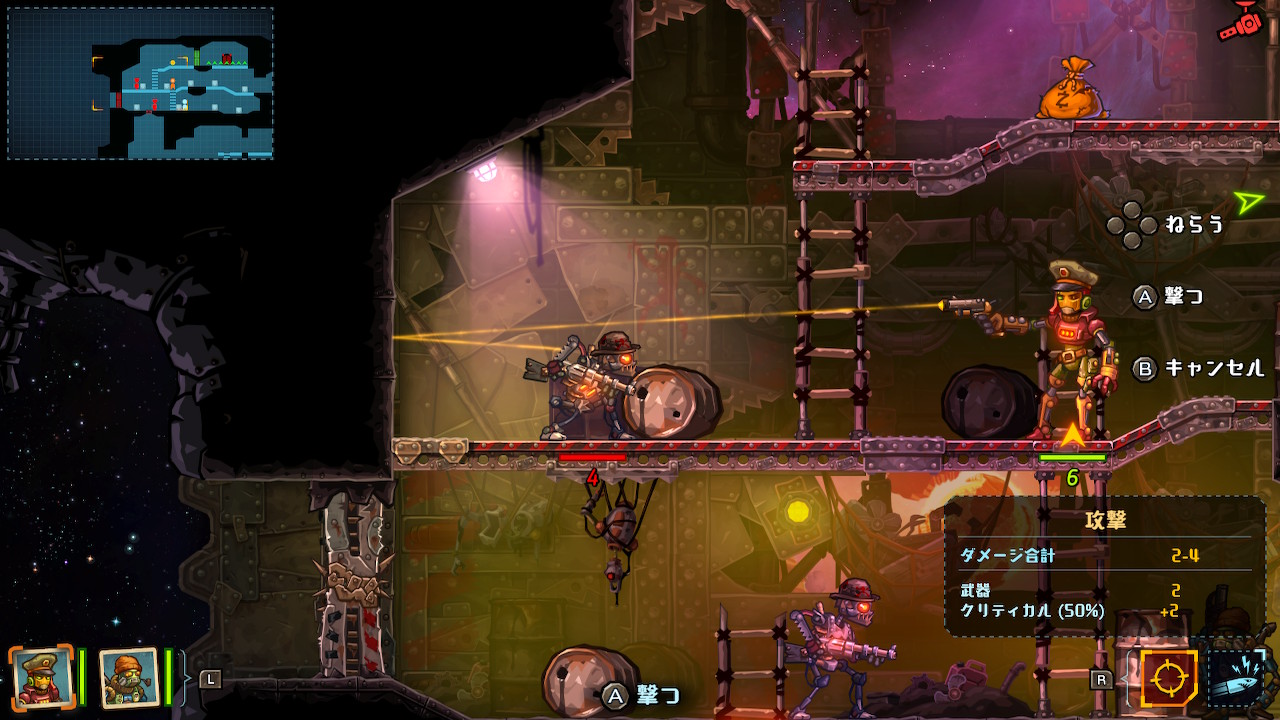Image resolution: width=1280 pixels, height=720 pixels.
Task: Choose the orange crosshair attack ability
Action: pyautogui.click(x=1168, y=679)
